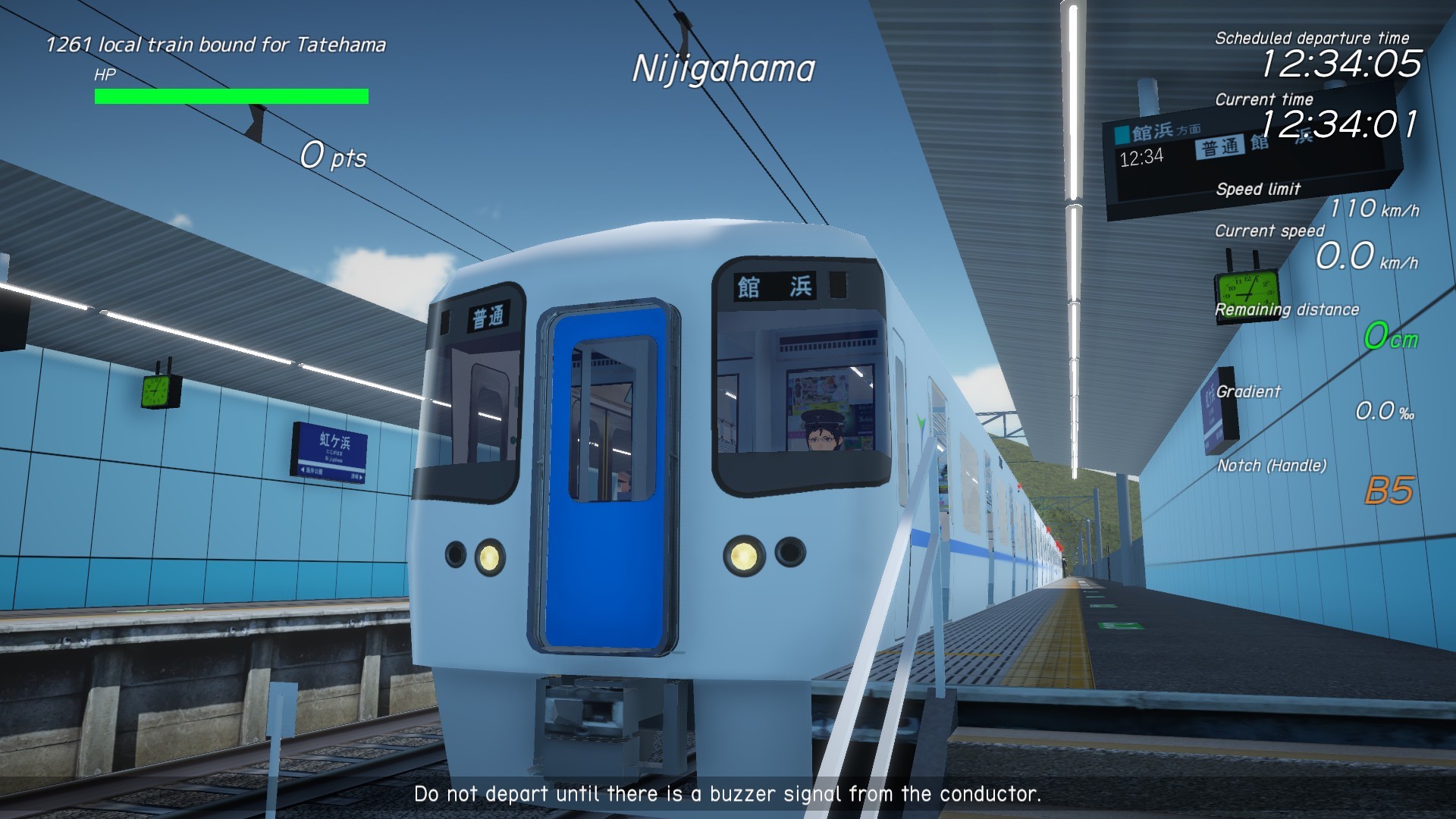Expand the Remaining distance readout
This screenshot has width=1456, height=819.
[x=1286, y=309]
